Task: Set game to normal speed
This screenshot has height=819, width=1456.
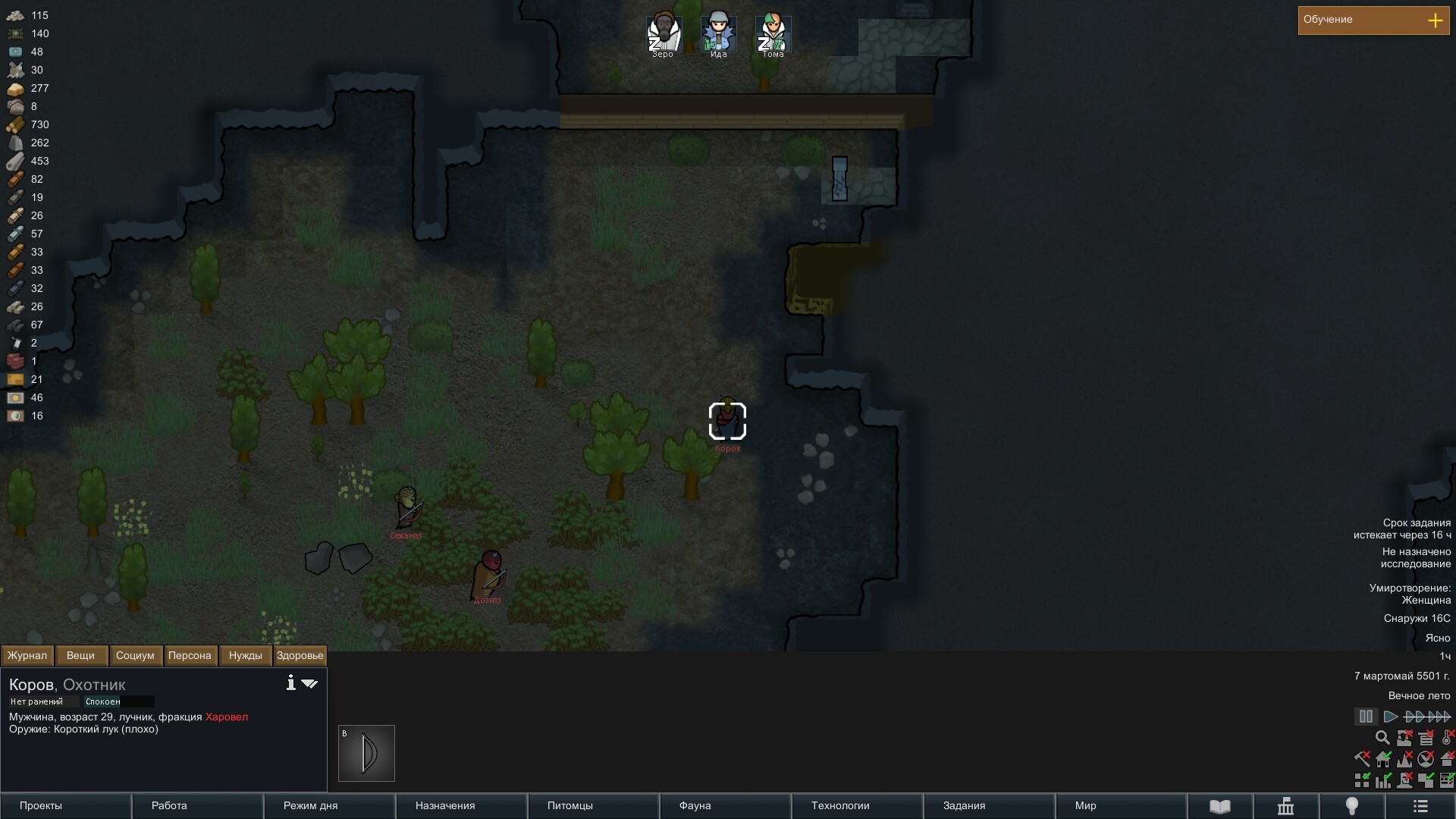Action: click(x=1390, y=717)
